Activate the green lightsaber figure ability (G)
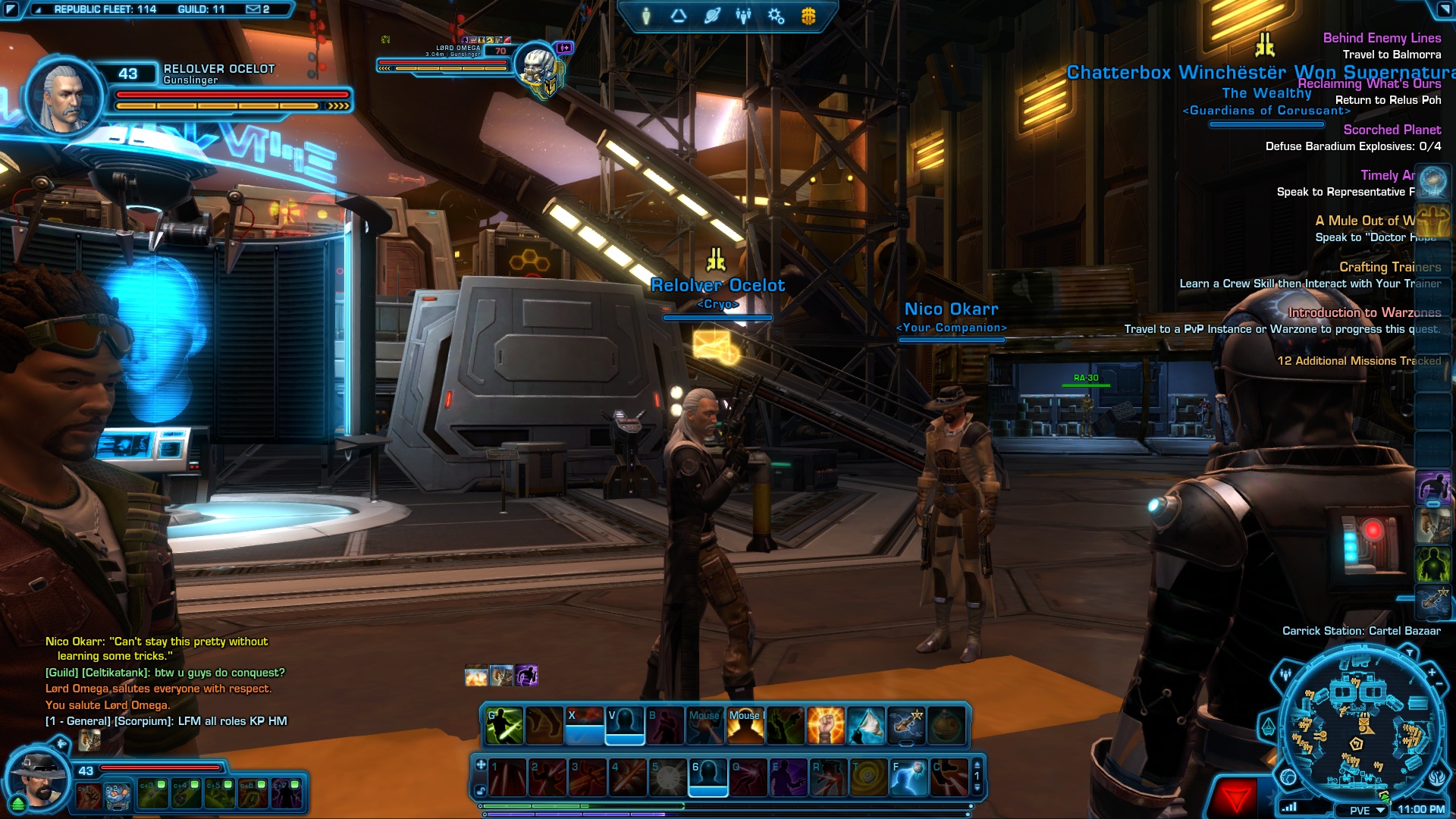 (504, 726)
